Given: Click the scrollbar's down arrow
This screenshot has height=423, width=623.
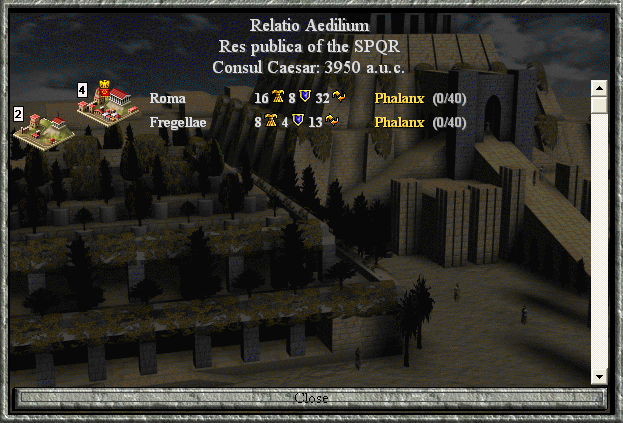Looking at the screenshot, I should coord(598,376).
